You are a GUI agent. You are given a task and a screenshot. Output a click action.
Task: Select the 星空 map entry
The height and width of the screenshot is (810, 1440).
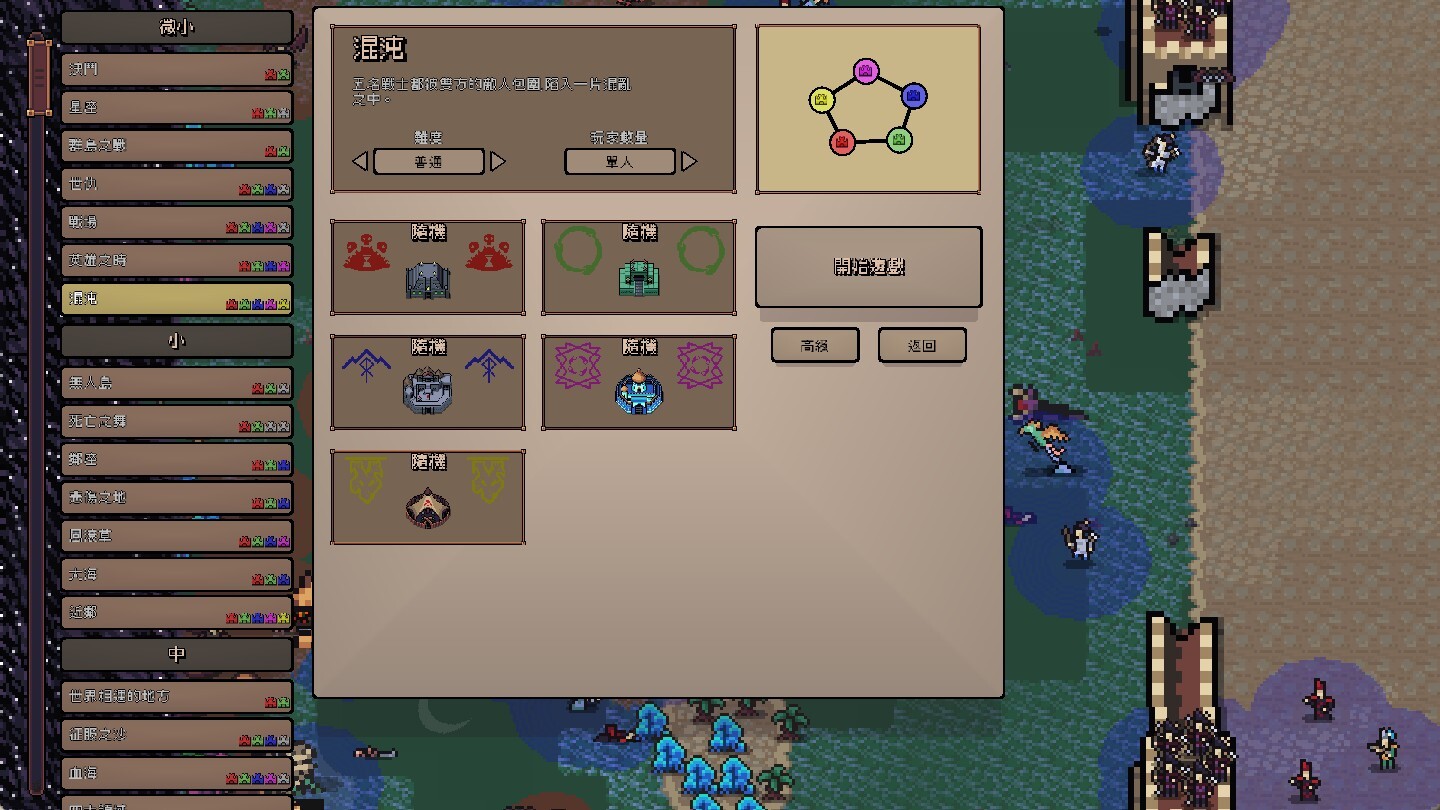(x=176, y=108)
